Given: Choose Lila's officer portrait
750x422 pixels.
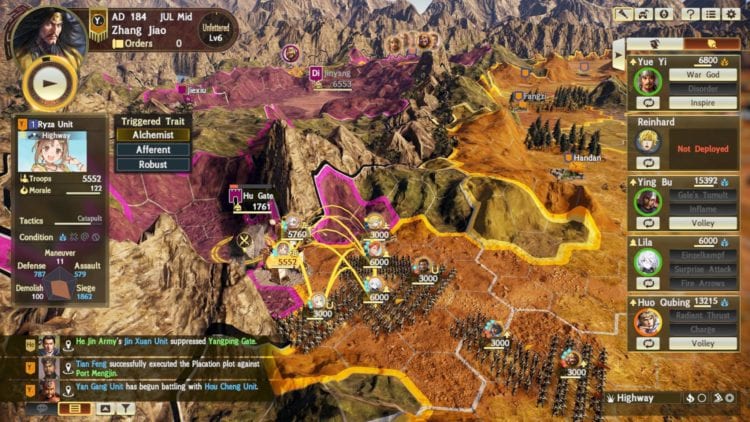Looking at the screenshot, I should tap(648, 260).
